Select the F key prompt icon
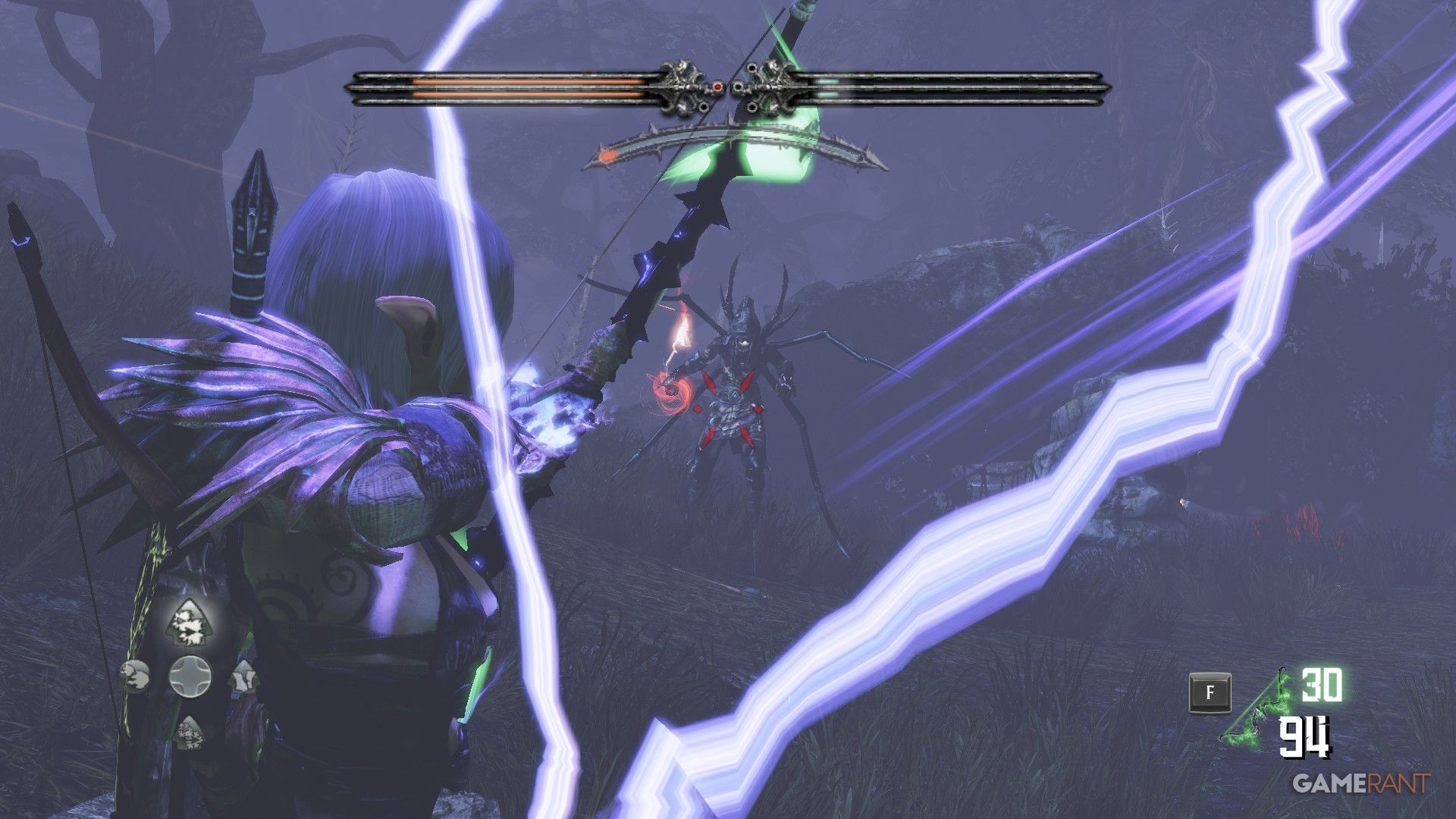 1210,692
